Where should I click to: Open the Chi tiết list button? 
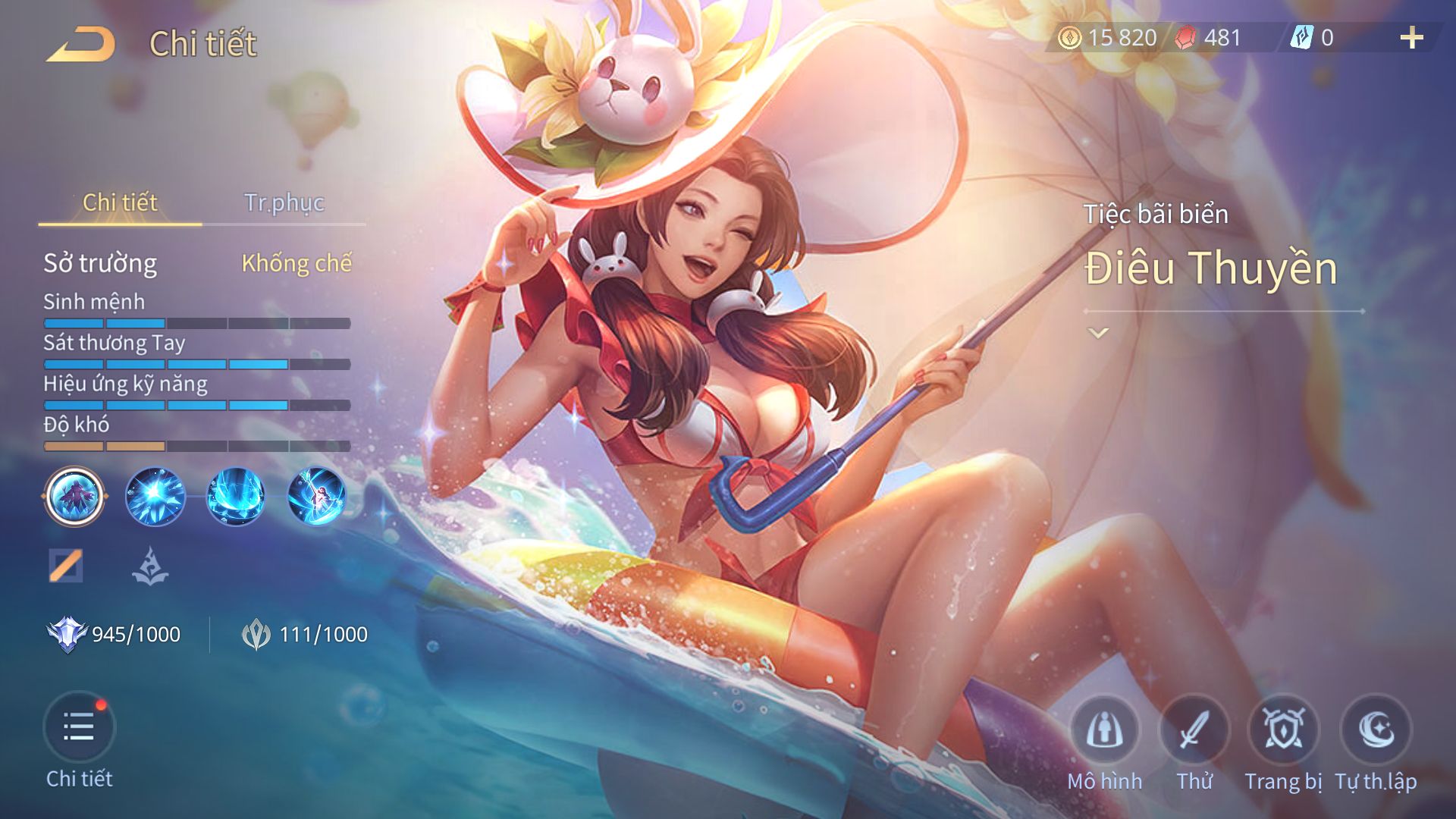(x=79, y=728)
